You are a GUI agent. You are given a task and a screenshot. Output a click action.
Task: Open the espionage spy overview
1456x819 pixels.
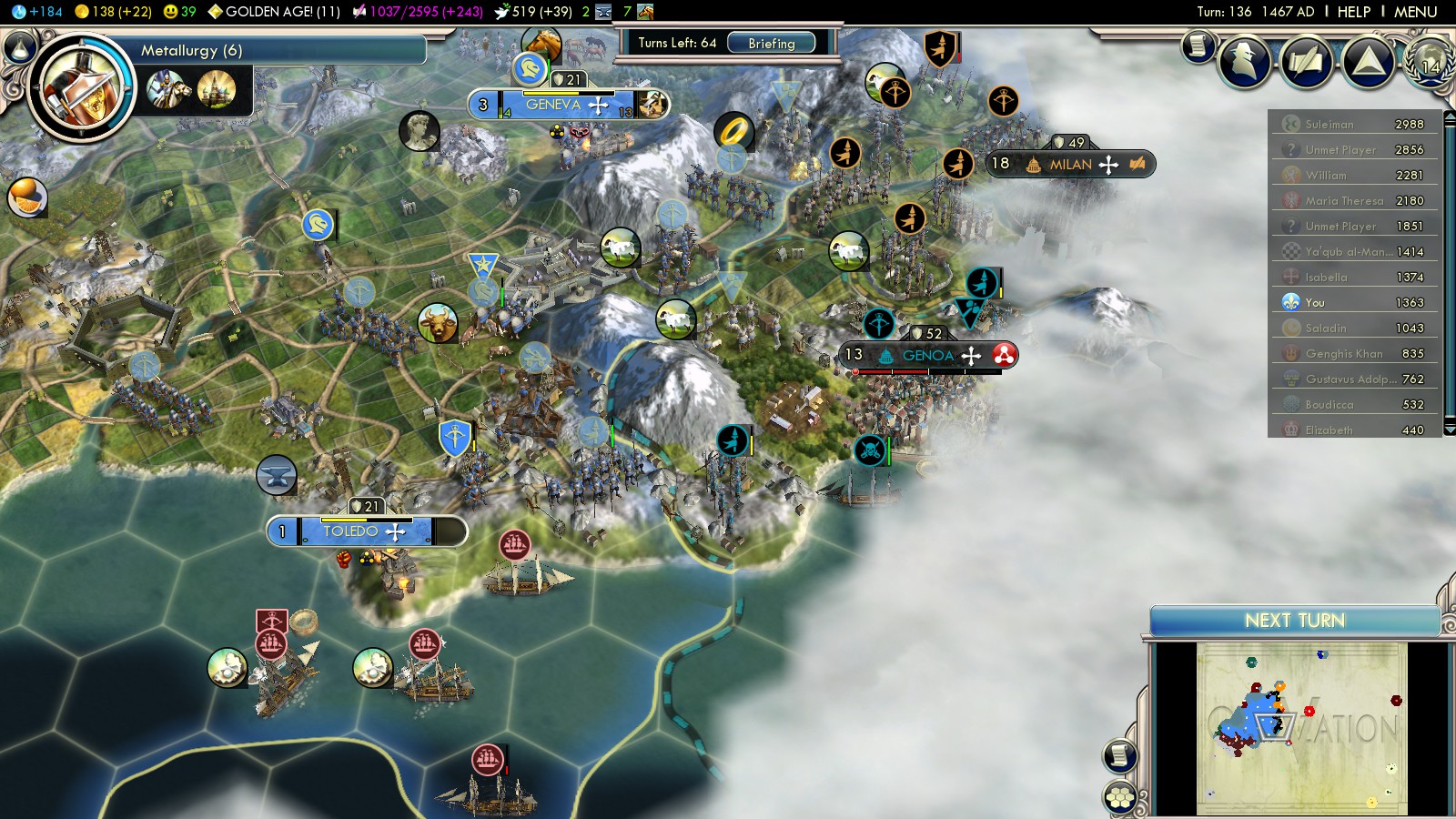(x=1244, y=61)
